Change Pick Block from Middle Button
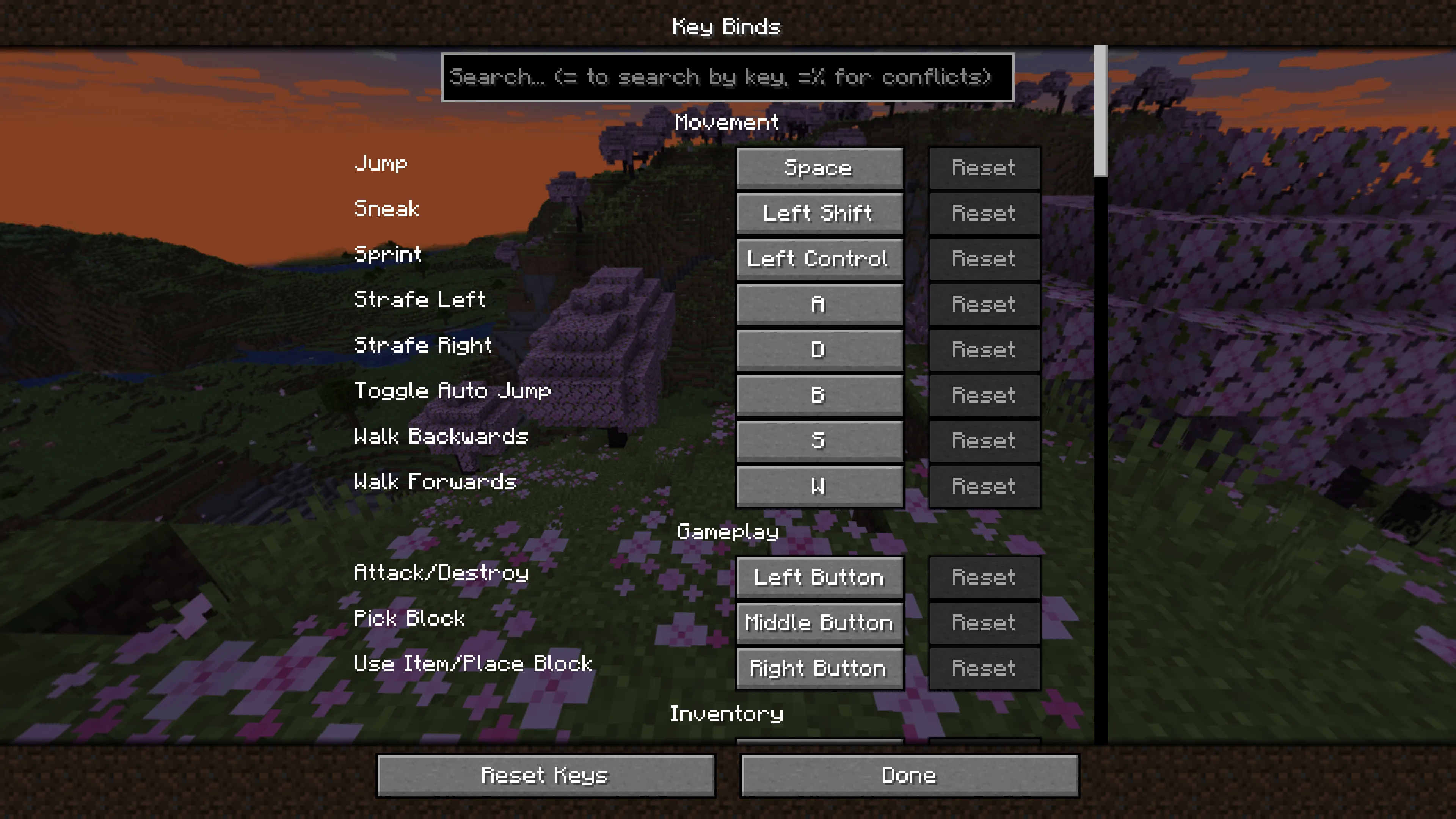1456x819 pixels. point(819,622)
